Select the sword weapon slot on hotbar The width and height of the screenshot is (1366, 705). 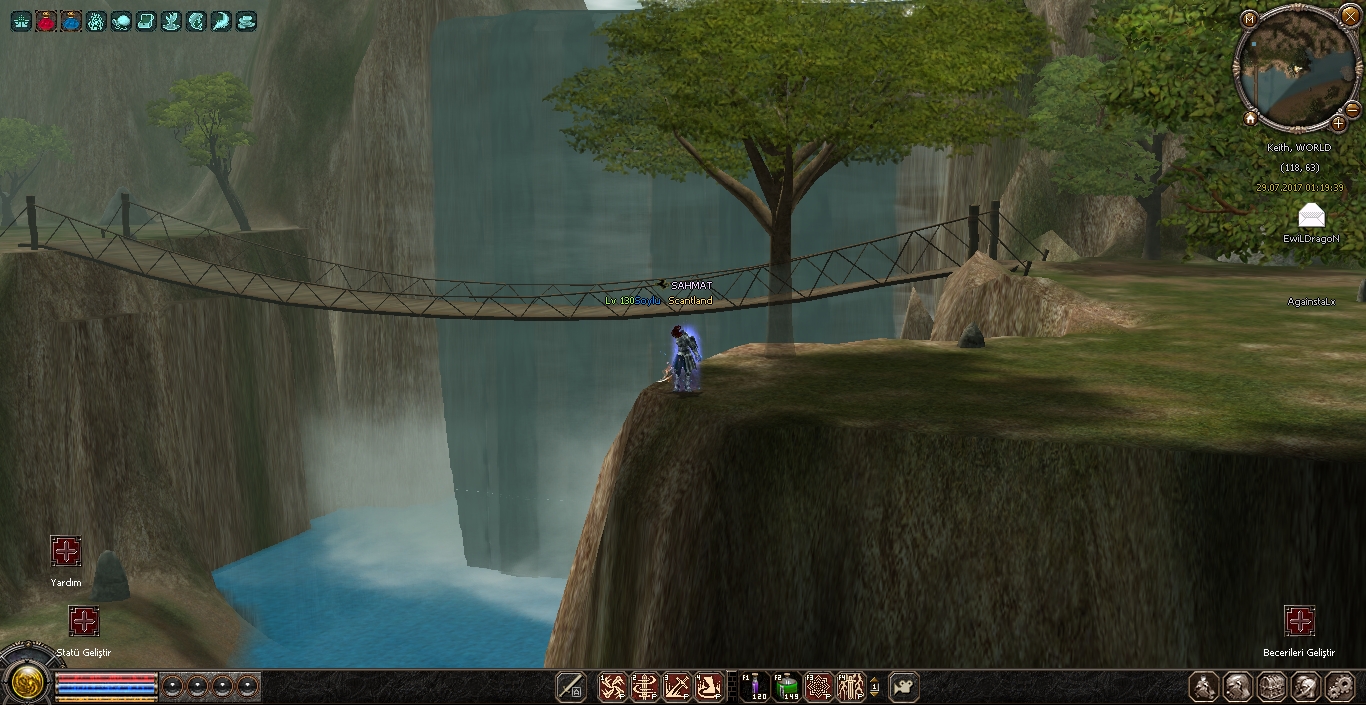[x=571, y=687]
